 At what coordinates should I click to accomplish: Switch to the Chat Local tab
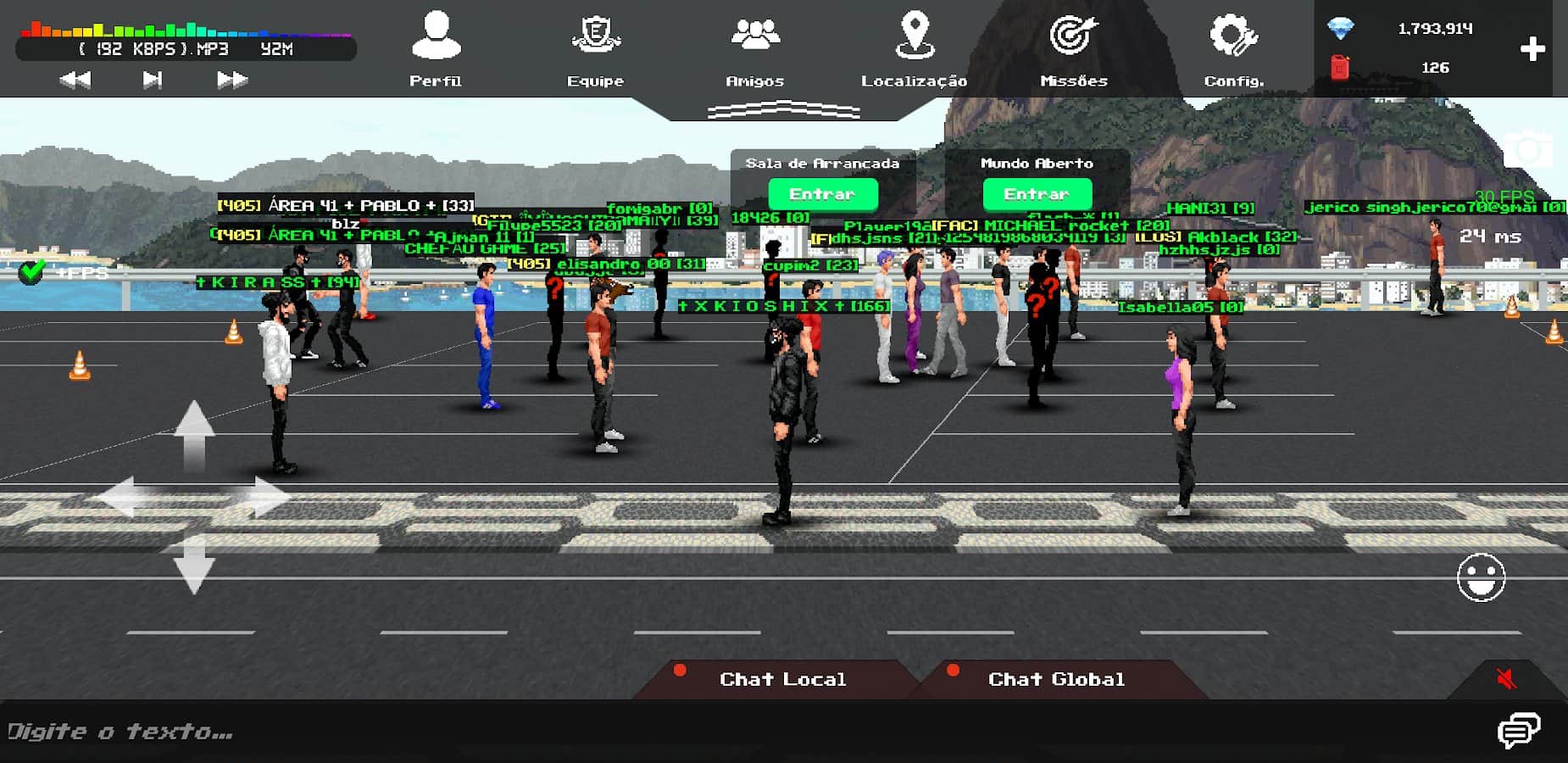click(x=781, y=679)
